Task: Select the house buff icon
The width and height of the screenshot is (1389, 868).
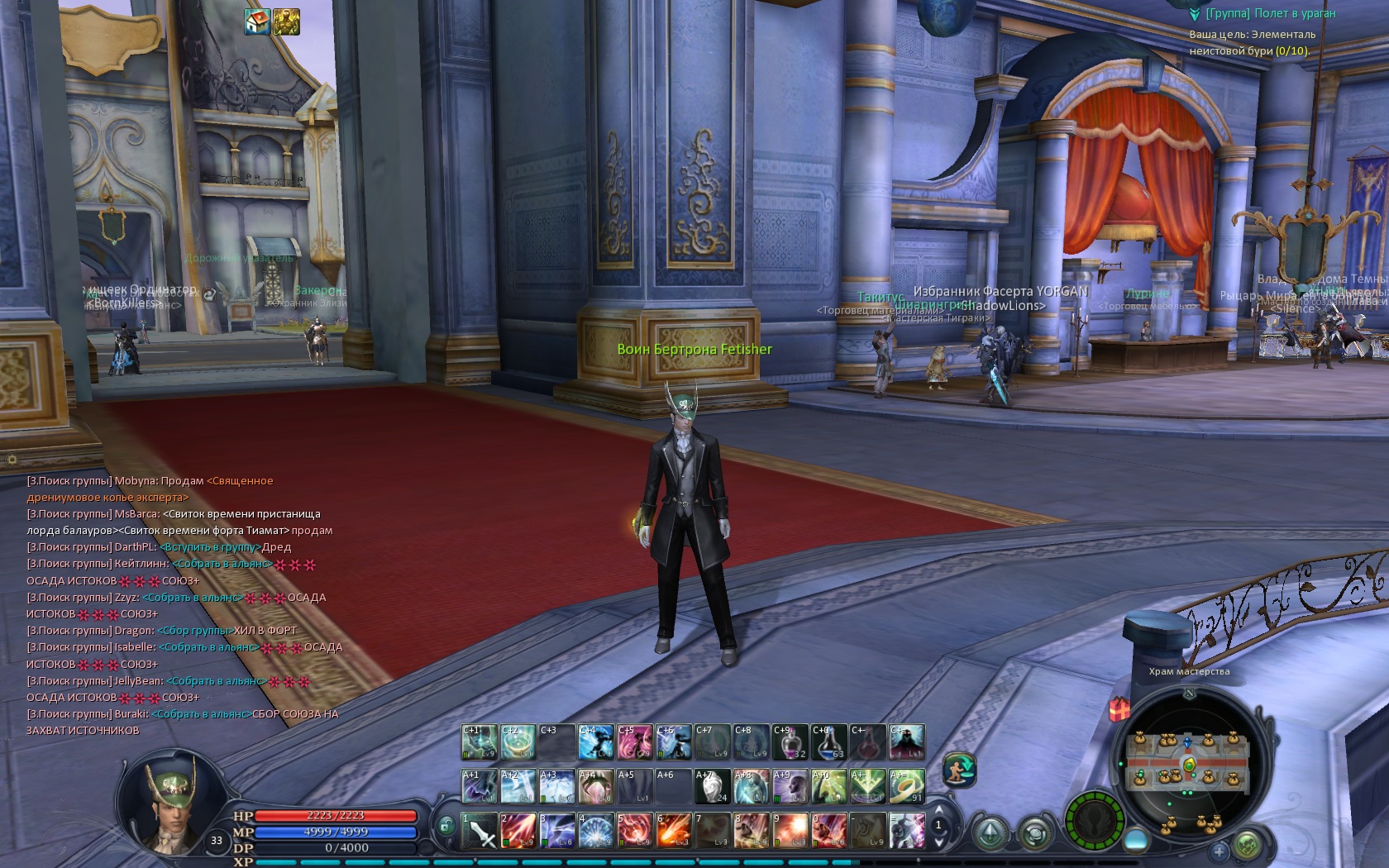Action: point(258,22)
